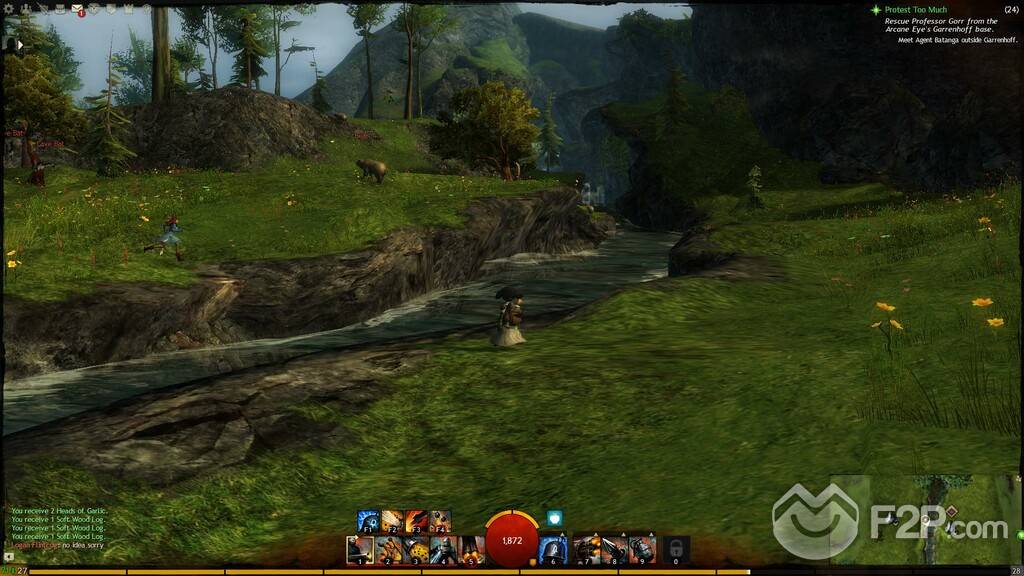The width and height of the screenshot is (1024, 576).
Task: Activate utility skill in slot 8
Action: [x=614, y=549]
